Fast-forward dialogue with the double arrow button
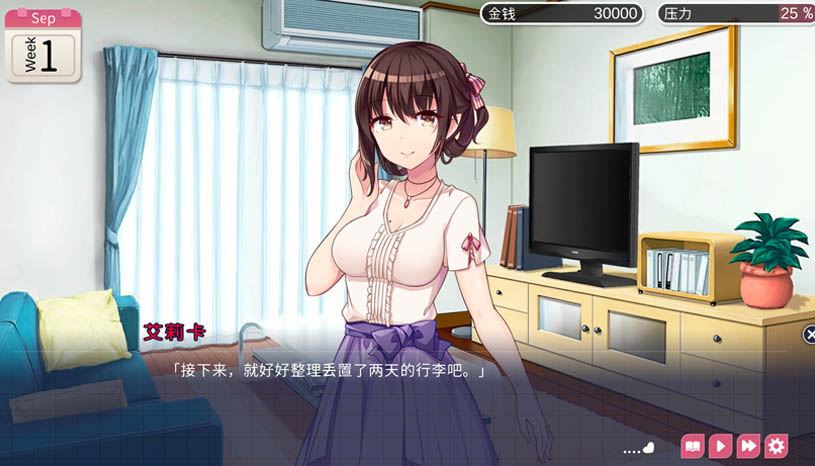This screenshot has width=815, height=466. (748, 446)
